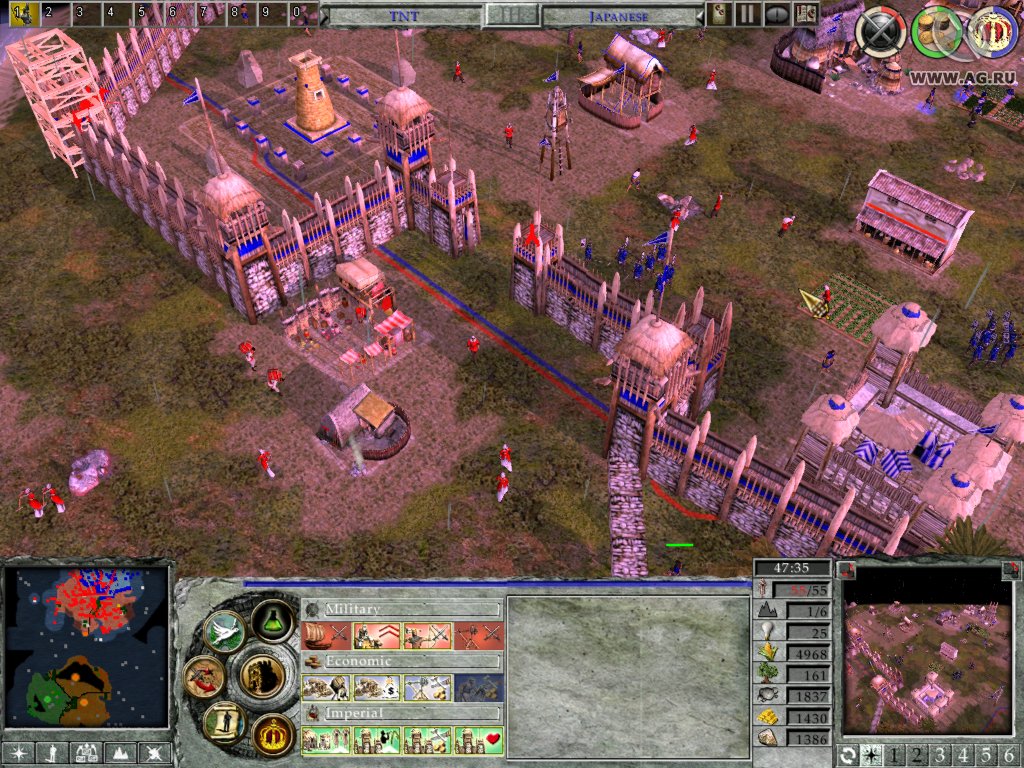Select control group 2 at the top

(47, 13)
